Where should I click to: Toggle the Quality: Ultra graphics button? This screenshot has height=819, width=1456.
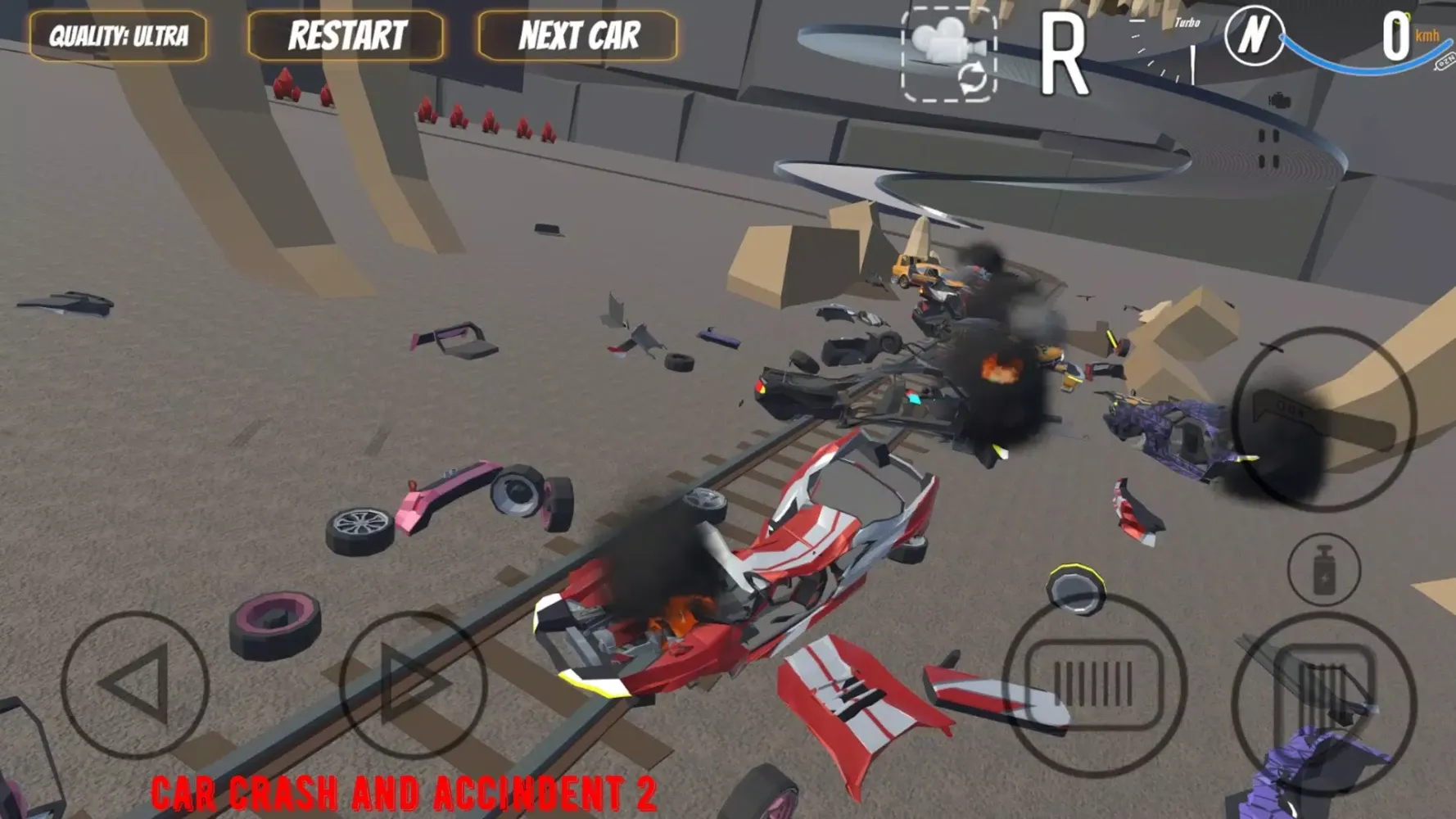pyautogui.click(x=118, y=36)
